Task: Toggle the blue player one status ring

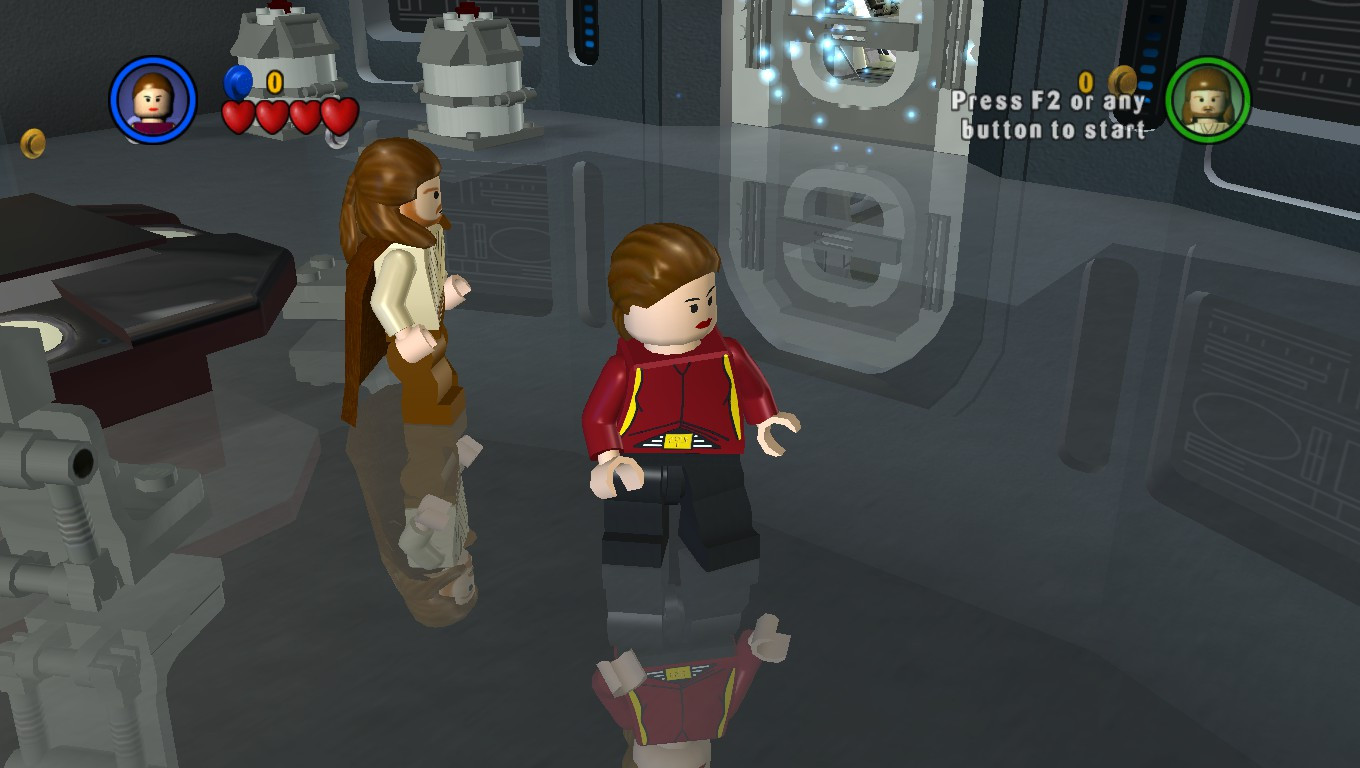Action: [x=151, y=98]
